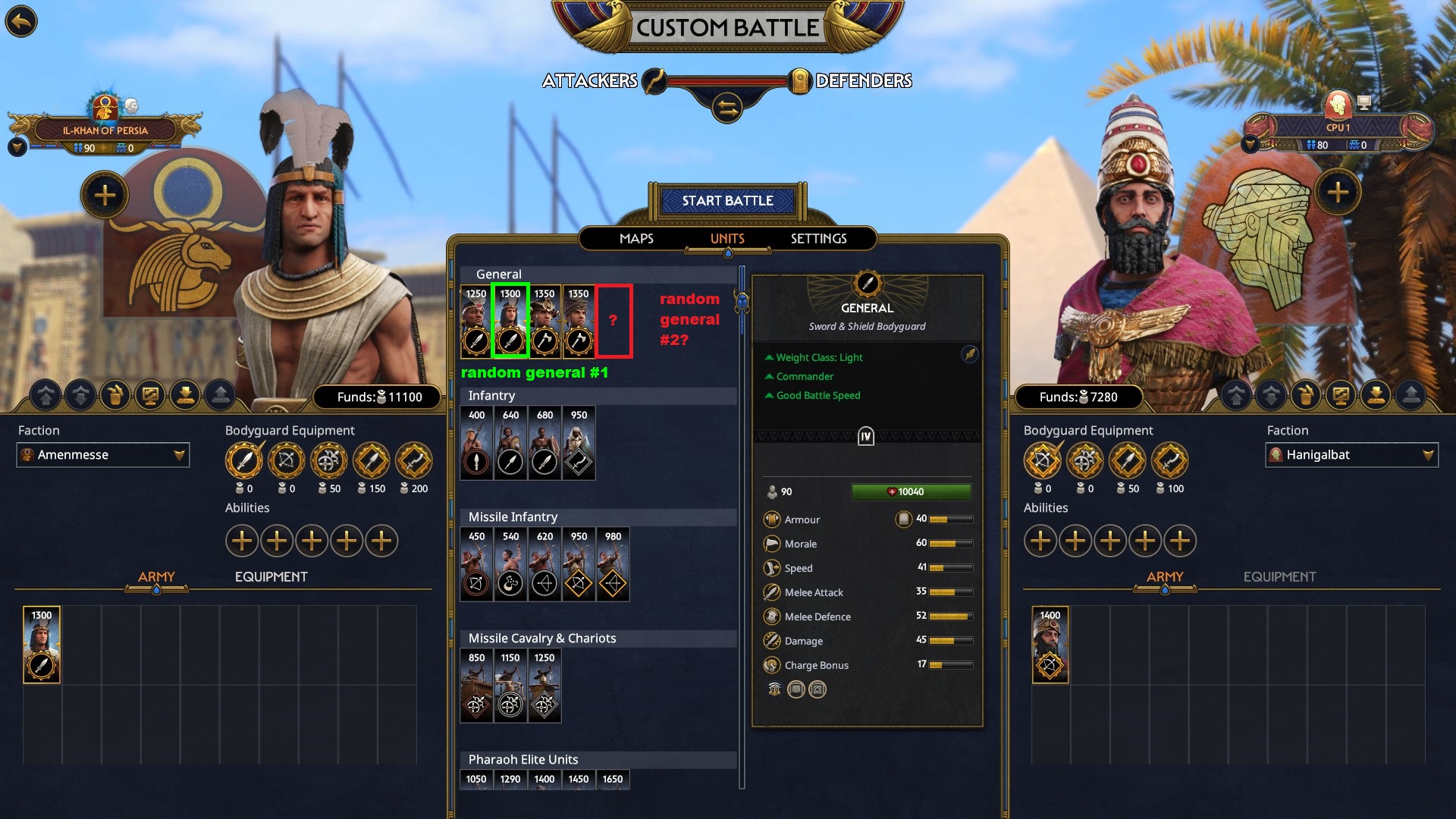Expand an Abilities slot with the plus button

pyautogui.click(x=242, y=541)
